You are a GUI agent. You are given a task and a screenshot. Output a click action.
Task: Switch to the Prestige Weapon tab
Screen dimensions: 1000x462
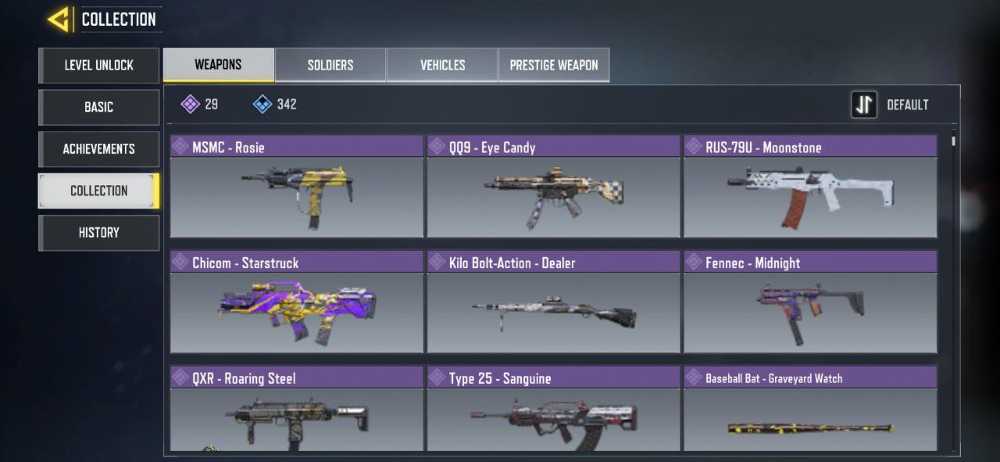coord(554,65)
